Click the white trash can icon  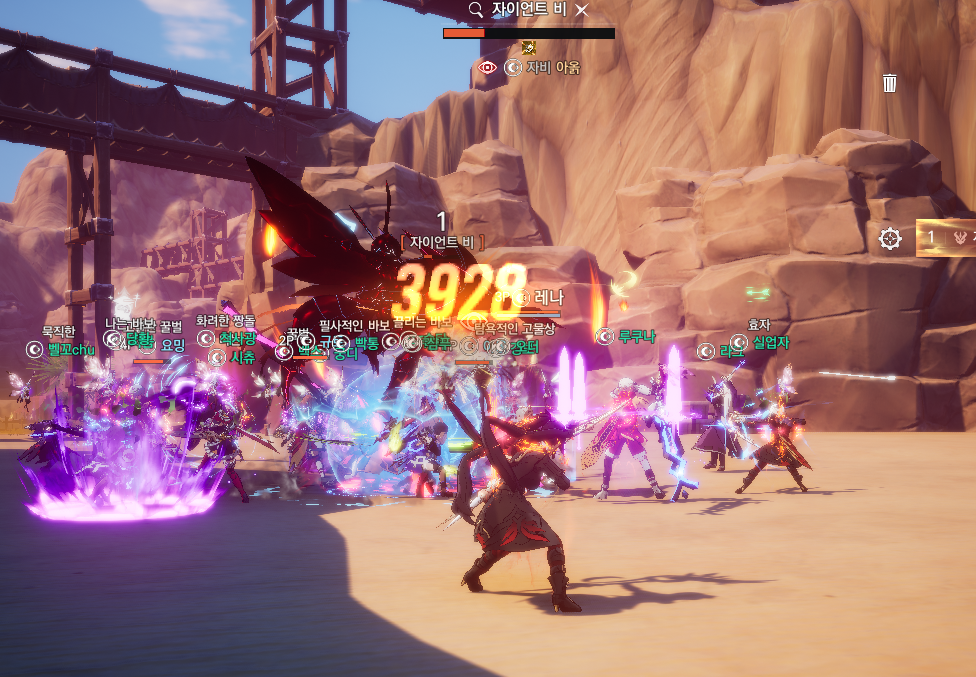[x=890, y=83]
